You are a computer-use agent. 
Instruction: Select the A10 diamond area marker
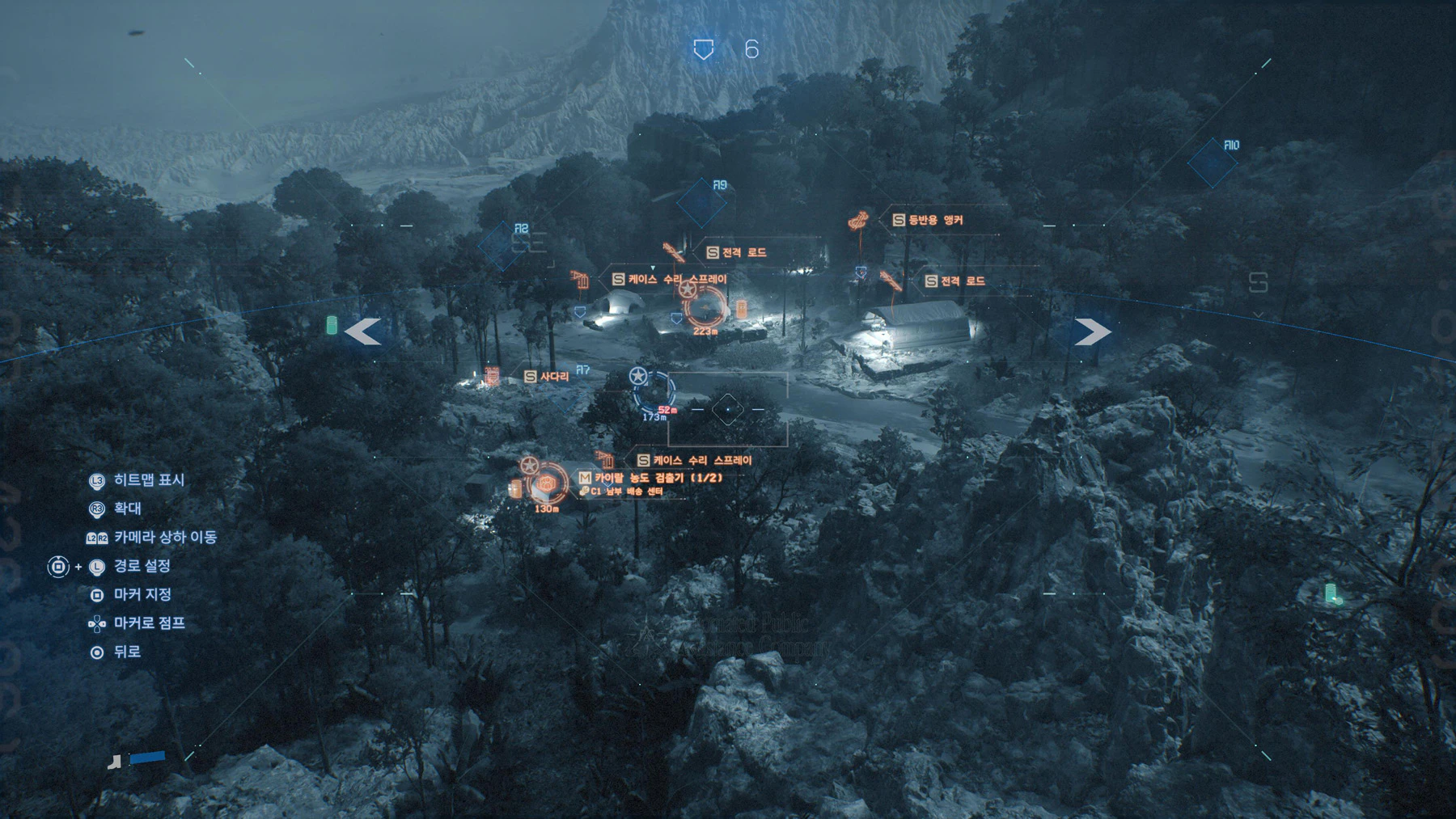pos(1213,163)
